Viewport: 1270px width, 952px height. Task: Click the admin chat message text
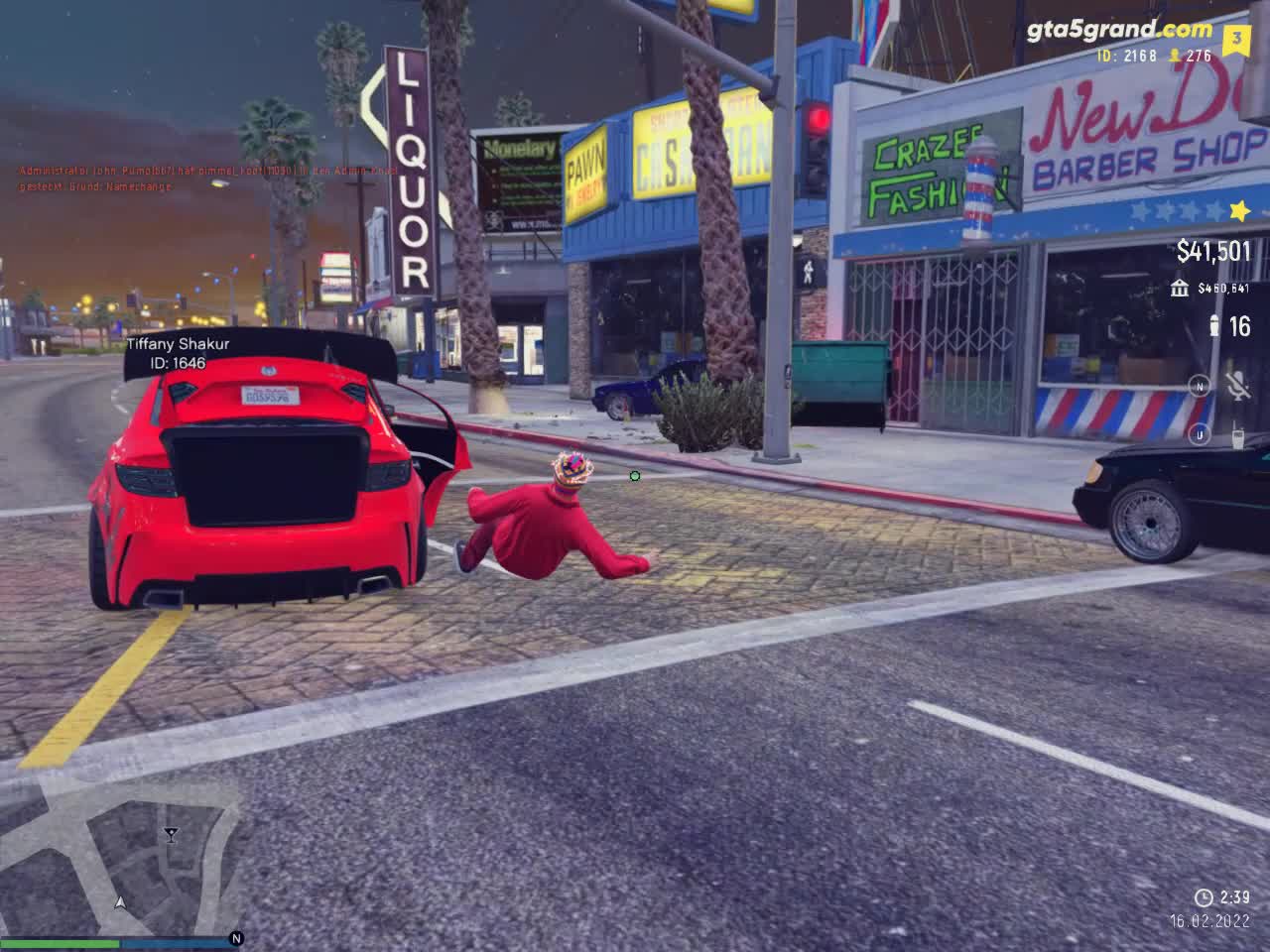(208, 178)
